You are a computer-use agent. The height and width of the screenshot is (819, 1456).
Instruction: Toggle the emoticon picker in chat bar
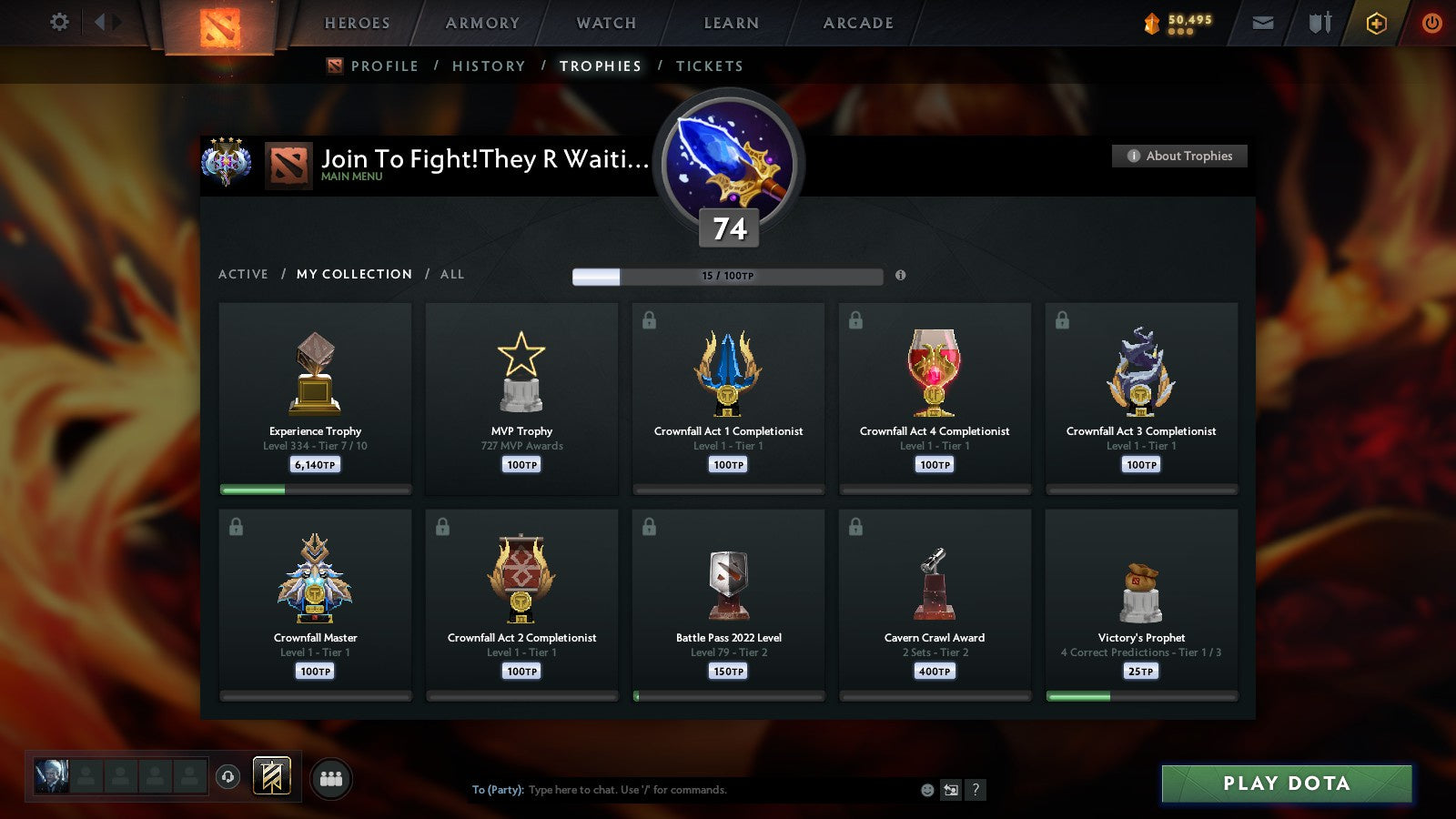tap(926, 790)
